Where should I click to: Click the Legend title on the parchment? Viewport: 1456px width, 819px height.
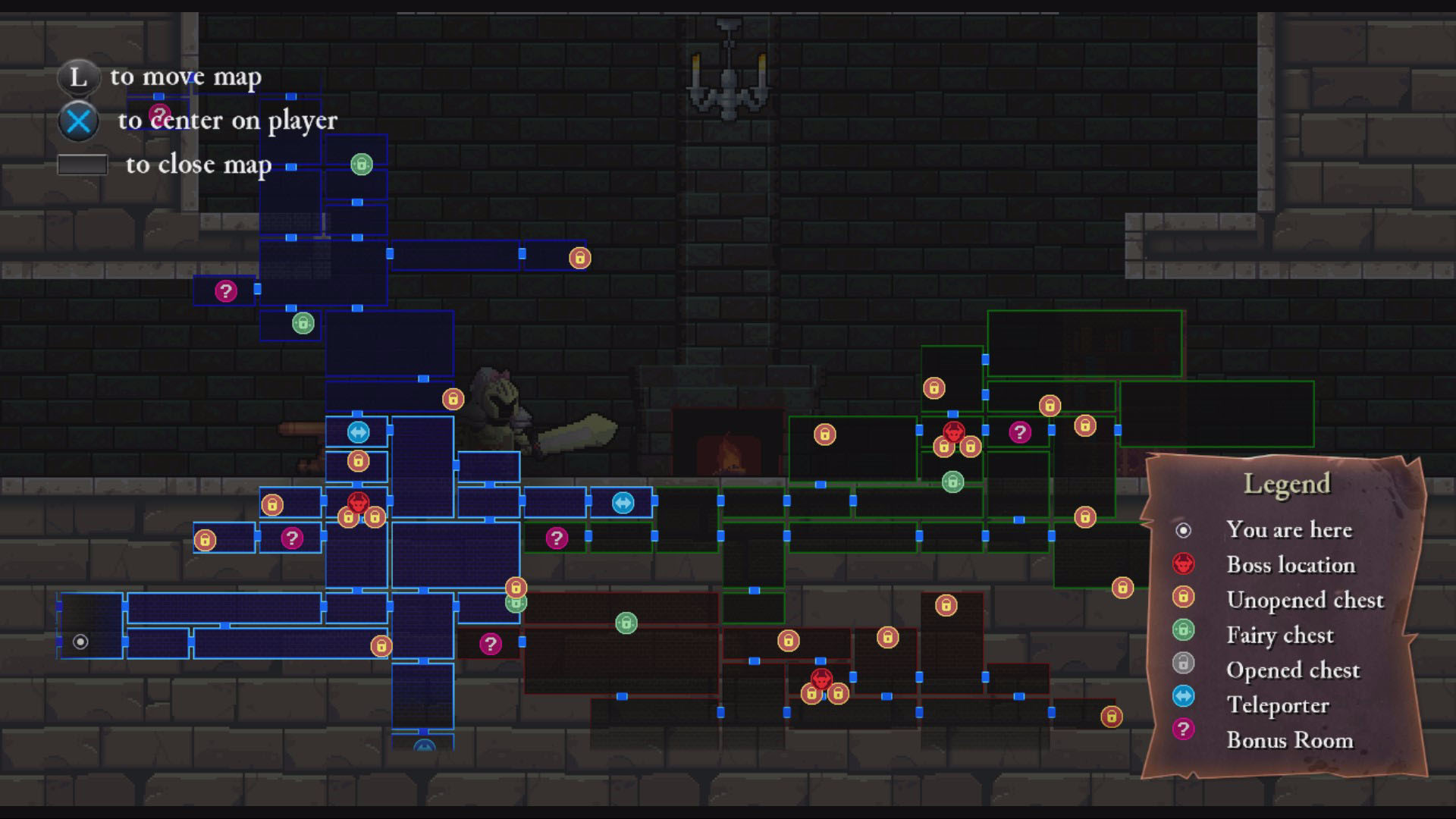[1287, 484]
